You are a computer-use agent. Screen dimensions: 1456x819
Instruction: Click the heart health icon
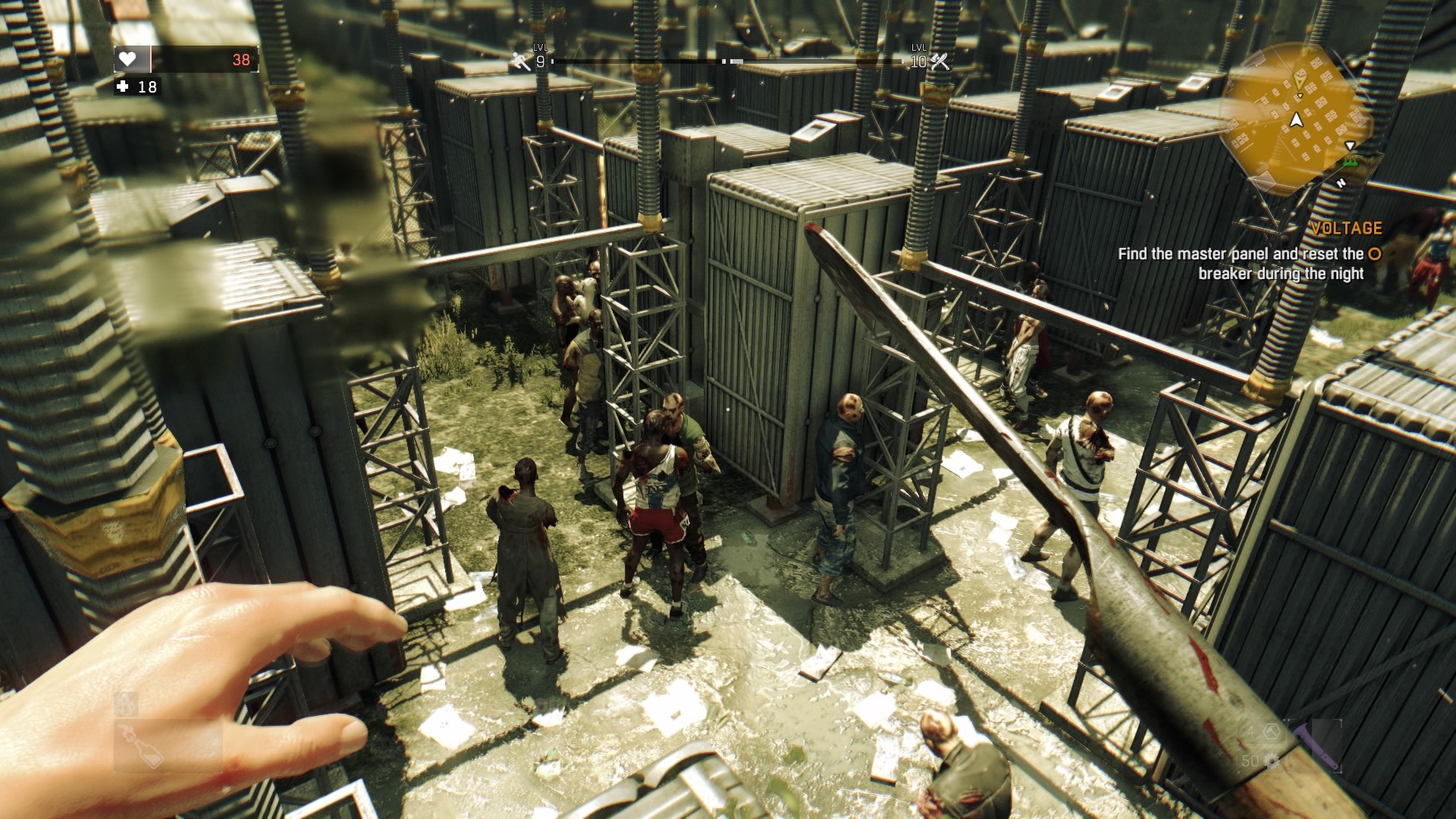point(127,59)
